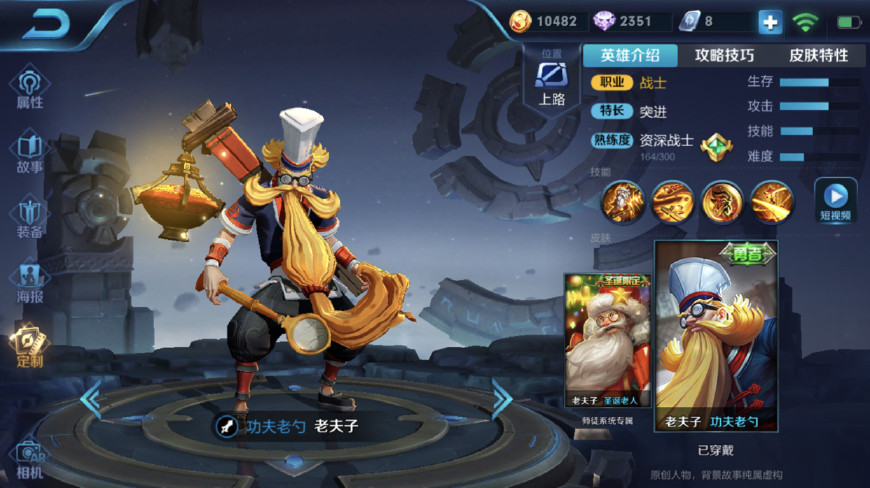
Task: Go back with the top-left return arrow
Action: point(45,24)
